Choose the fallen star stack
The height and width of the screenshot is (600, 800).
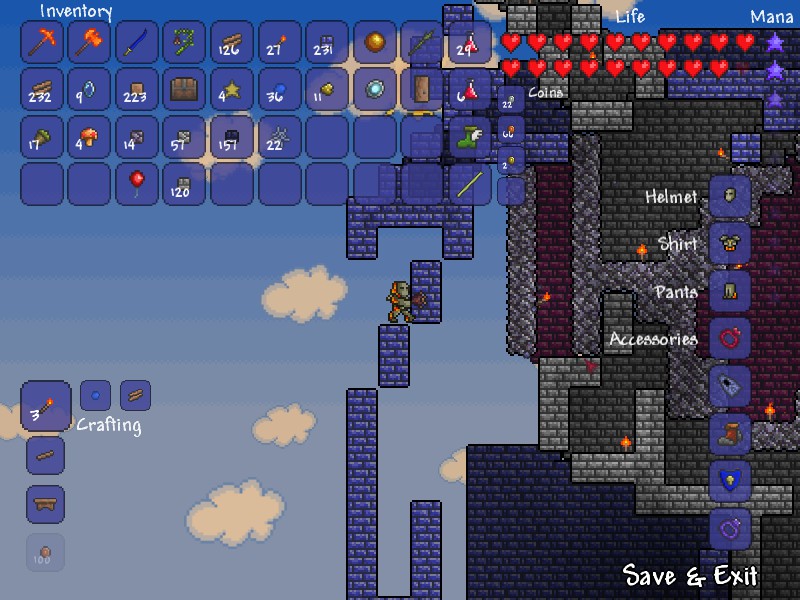click(x=232, y=90)
